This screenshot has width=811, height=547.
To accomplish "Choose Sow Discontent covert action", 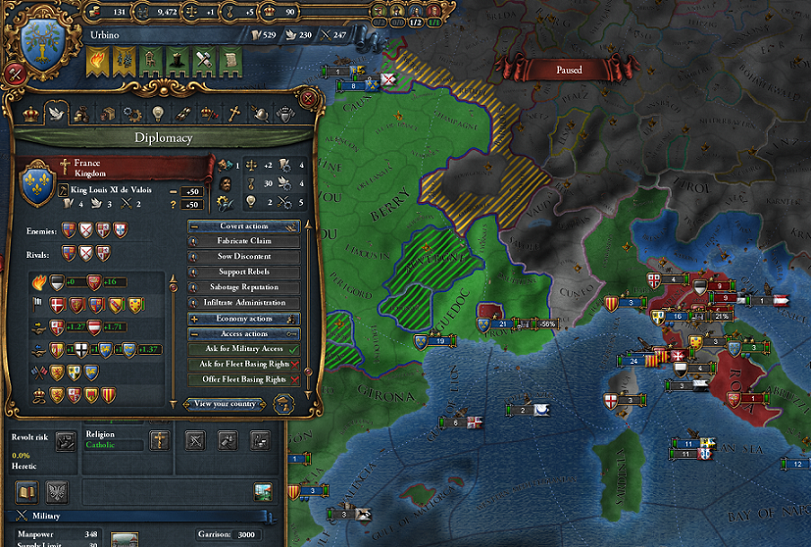I will [x=245, y=257].
